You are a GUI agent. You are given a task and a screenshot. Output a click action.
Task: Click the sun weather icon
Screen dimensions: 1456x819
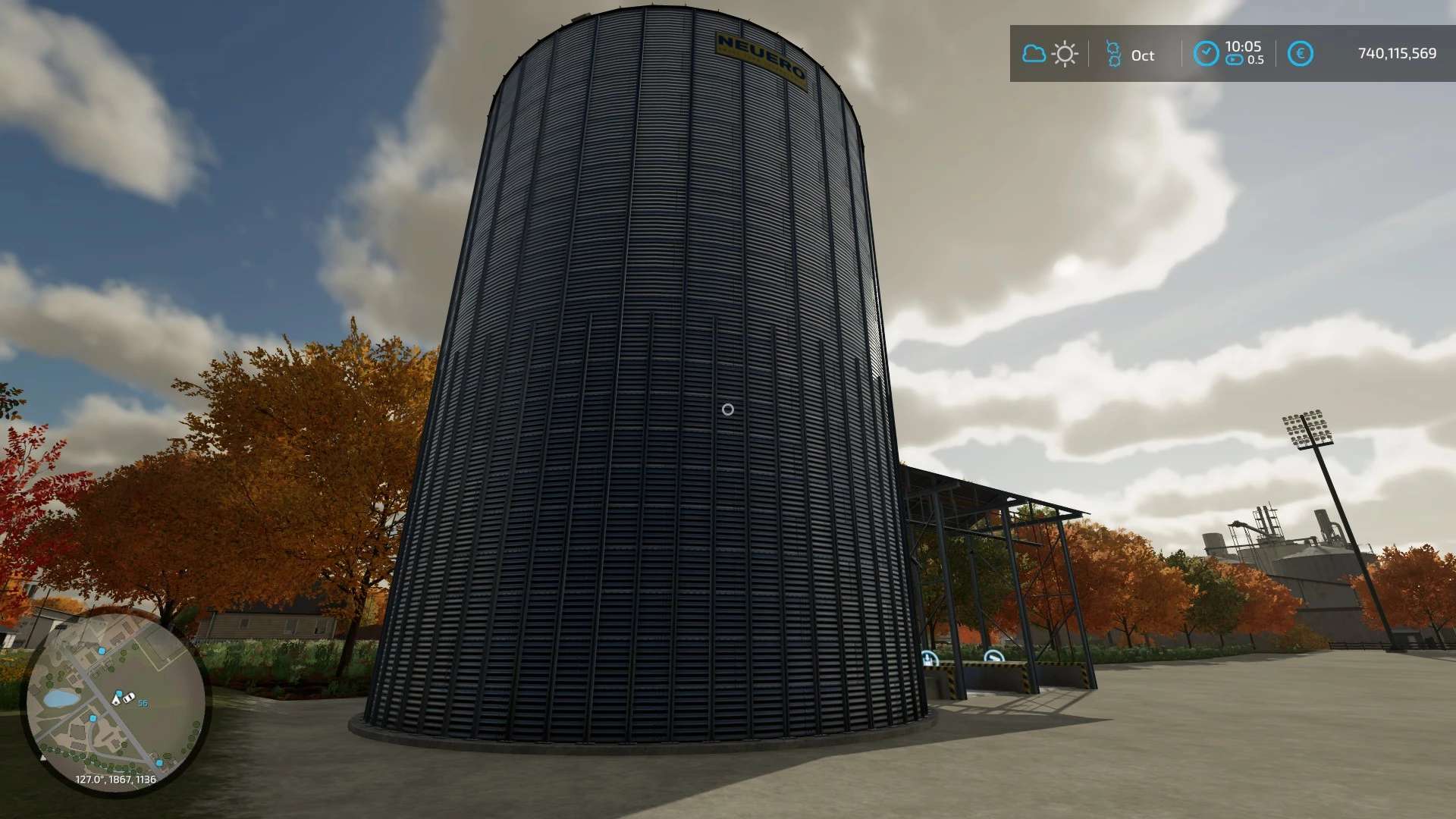point(1065,54)
